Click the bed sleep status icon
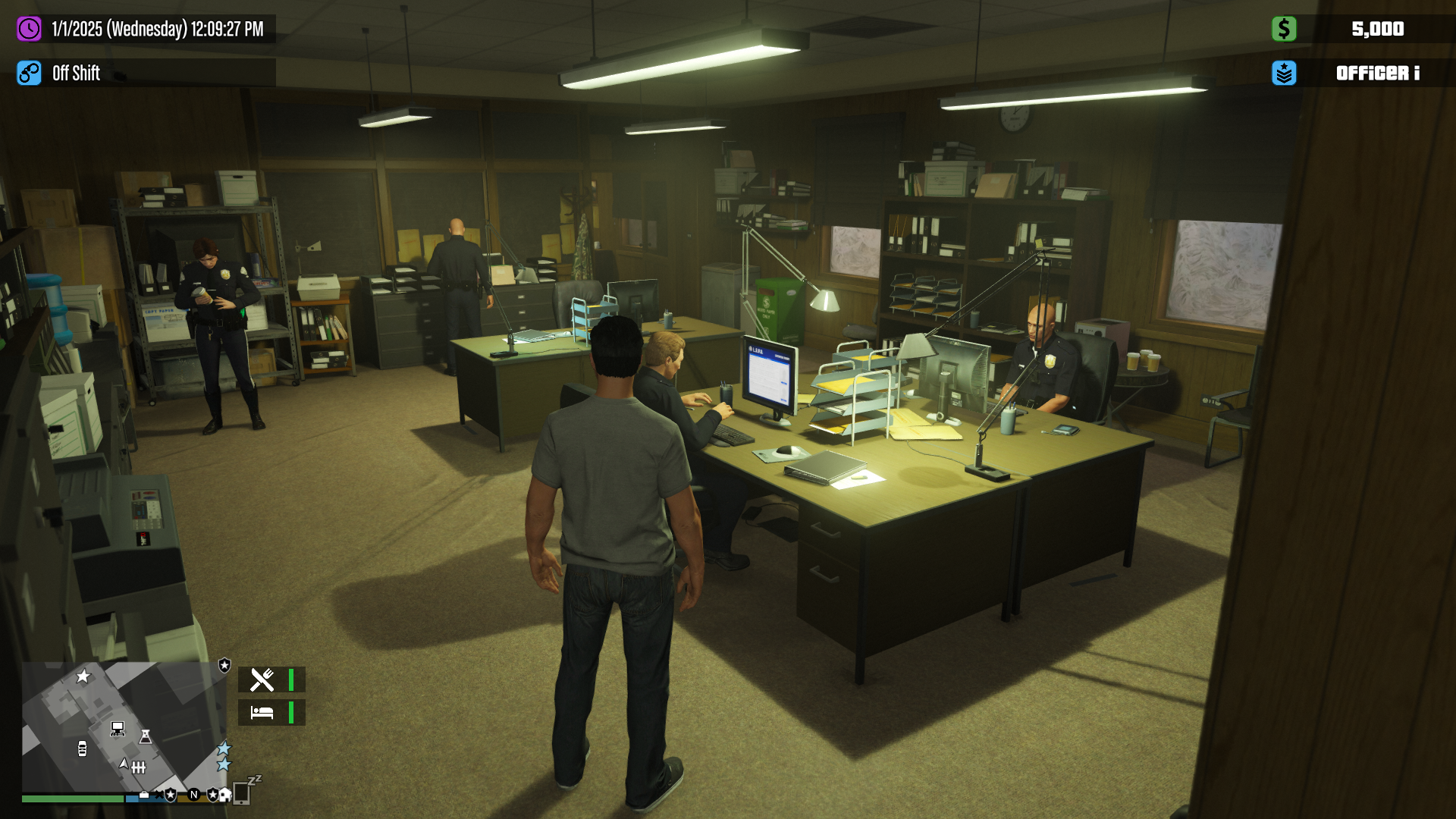 click(x=262, y=713)
